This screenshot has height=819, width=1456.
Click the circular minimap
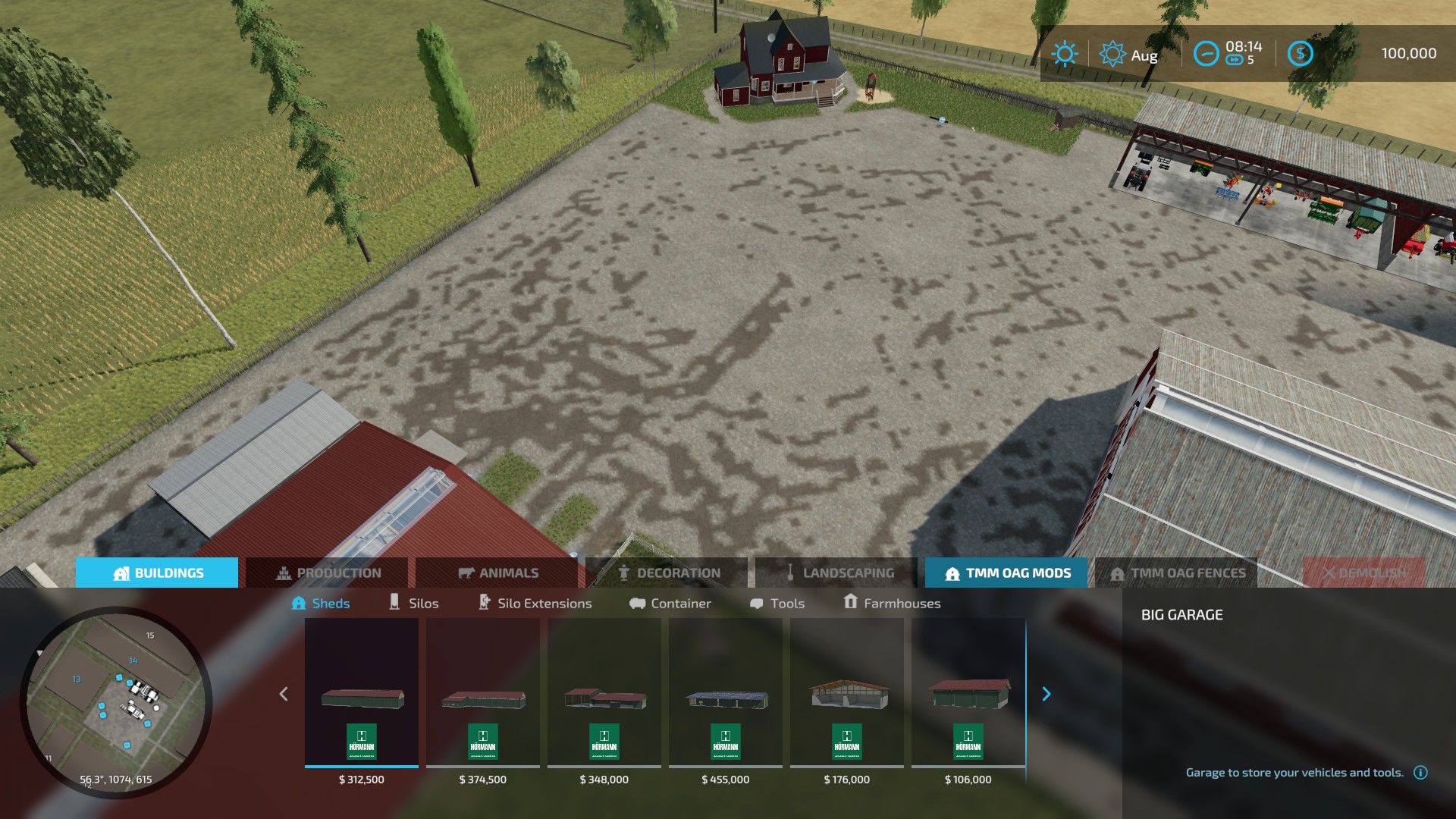pyautogui.click(x=116, y=701)
